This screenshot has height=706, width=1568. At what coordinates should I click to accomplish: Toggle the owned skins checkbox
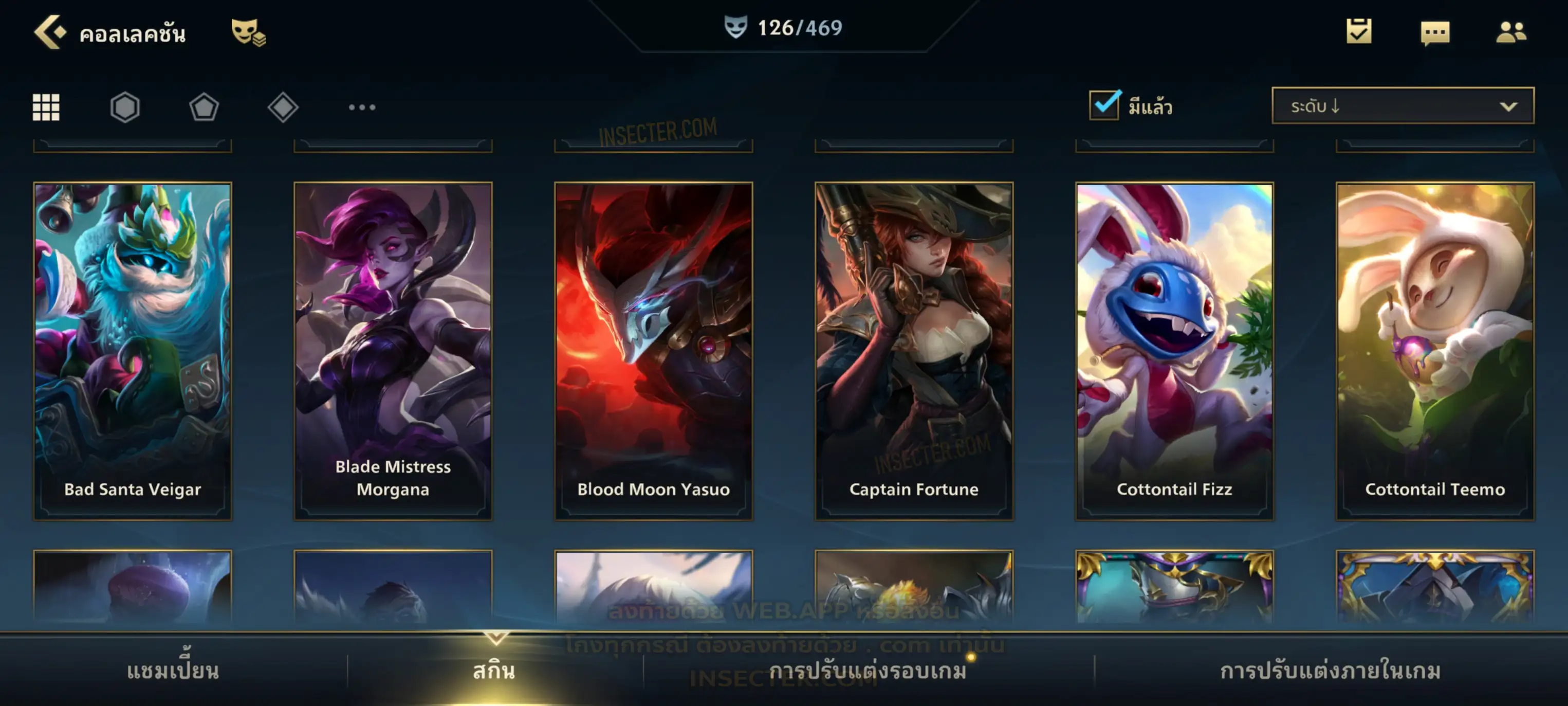(x=1103, y=105)
